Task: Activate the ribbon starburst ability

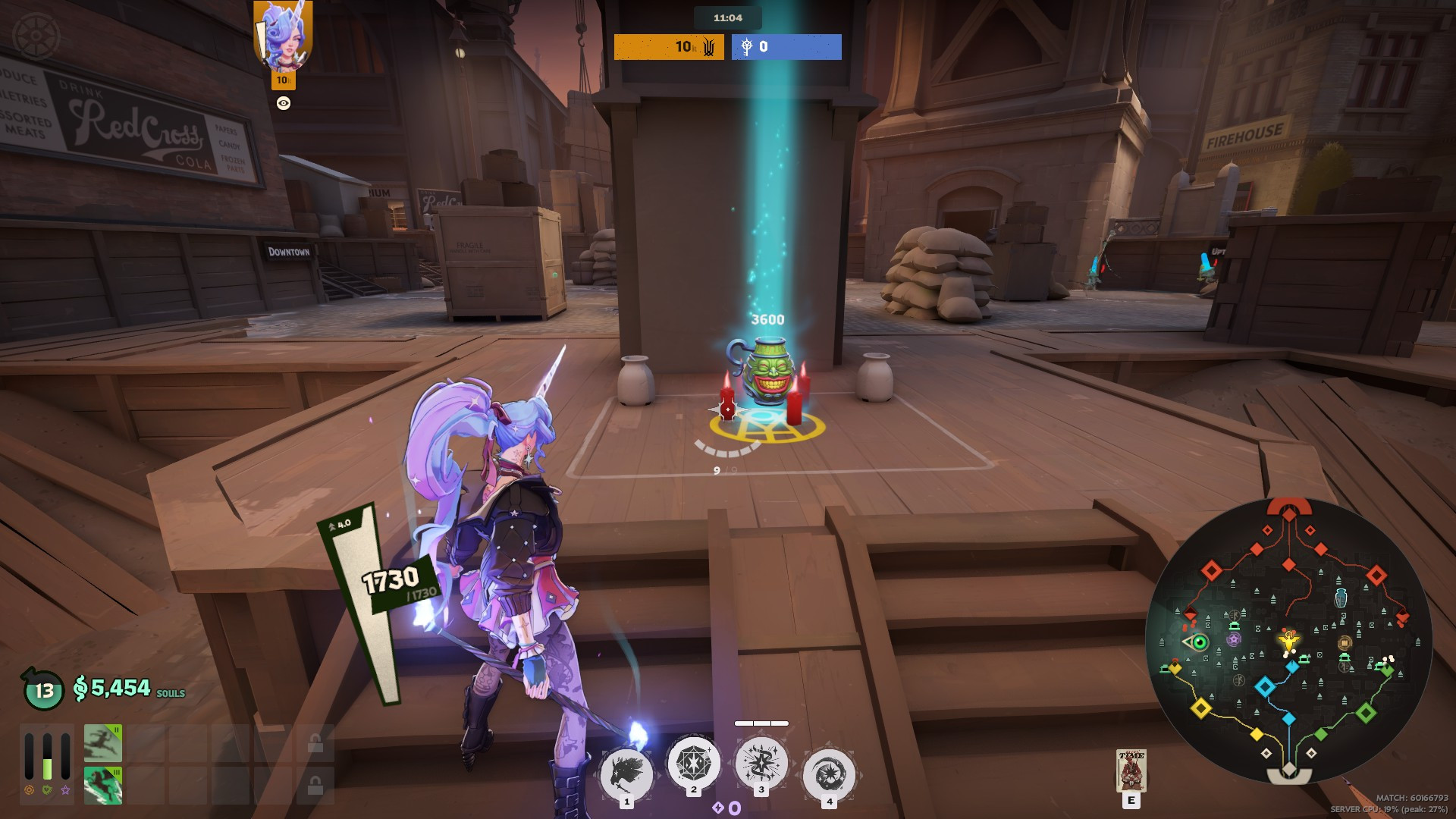Action: pos(761,762)
